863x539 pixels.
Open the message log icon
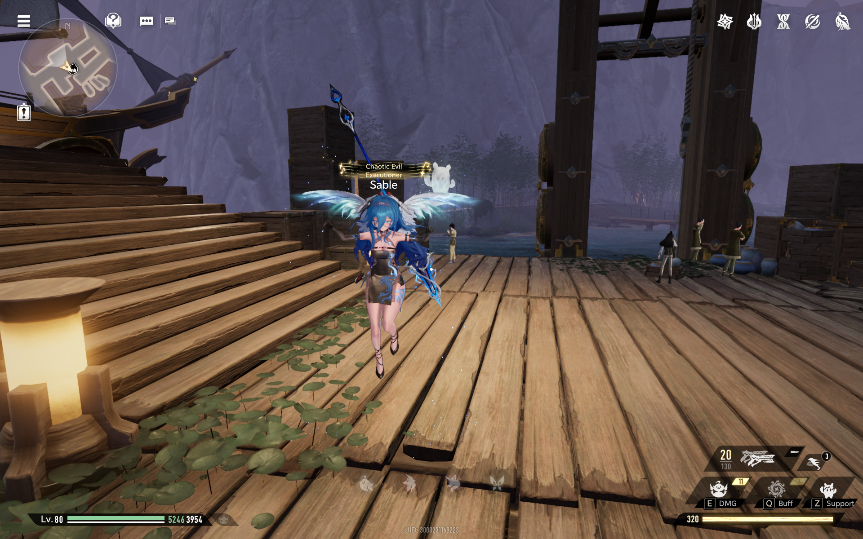170,21
